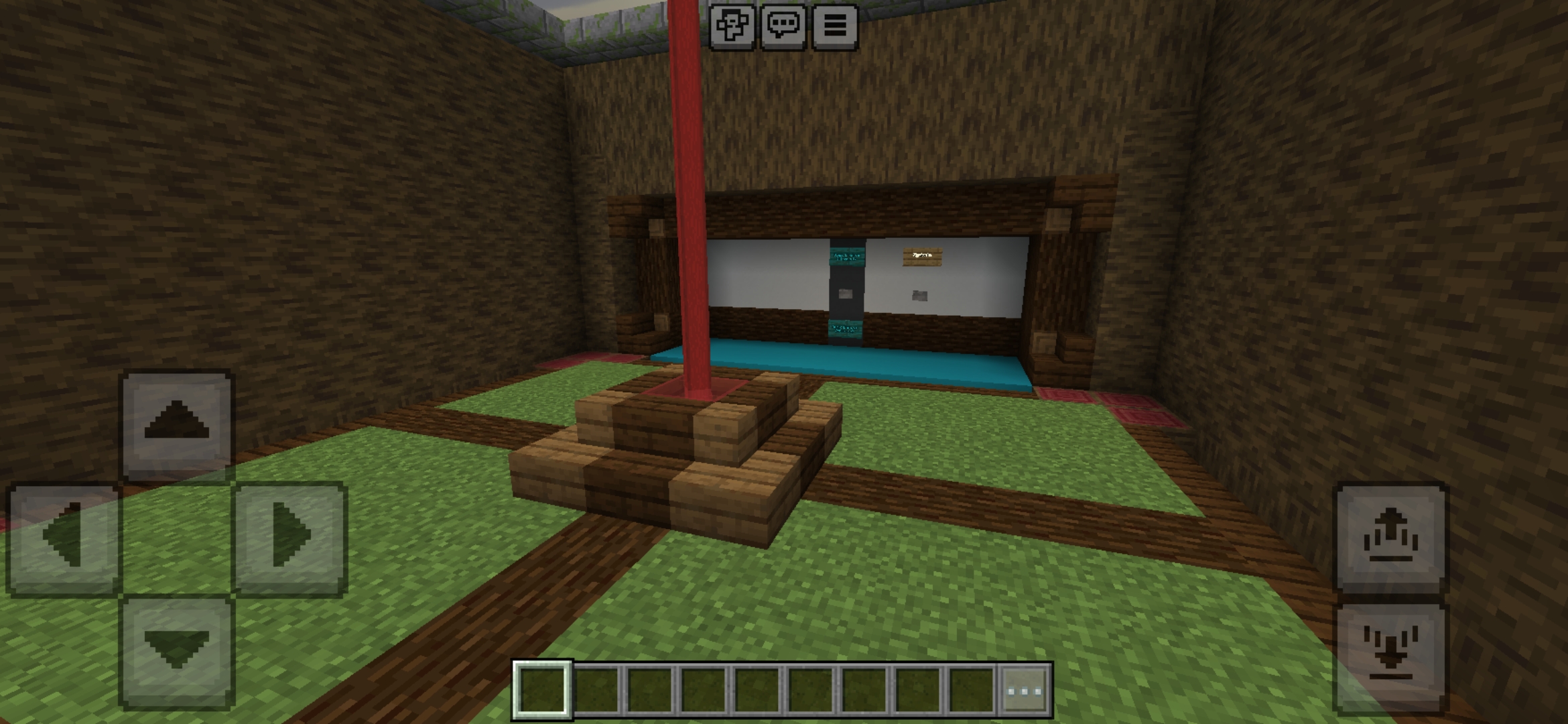1568x724 pixels.
Task: Open the chat speech bubble icon
Action: [785, 25]
